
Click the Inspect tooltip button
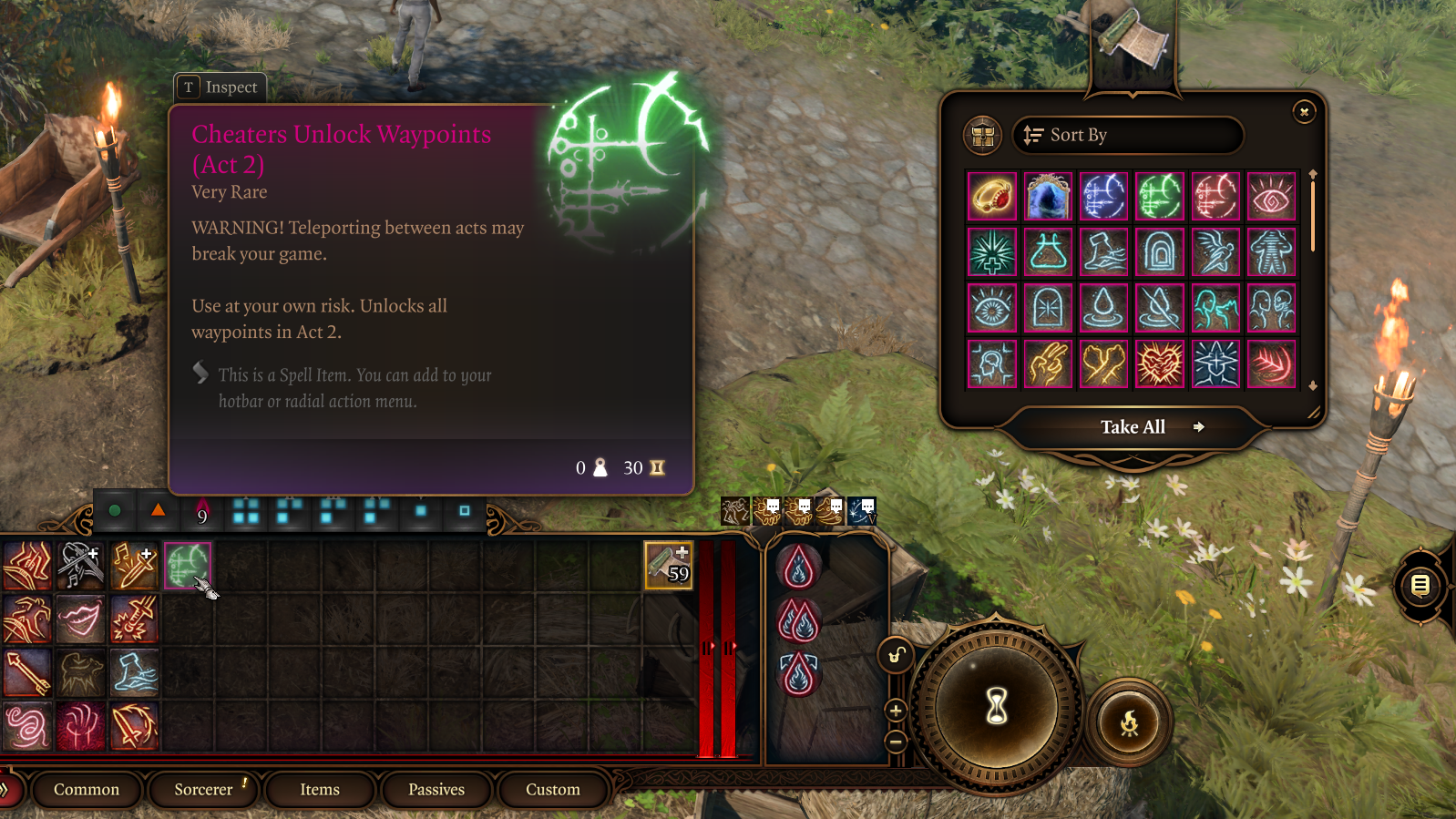click(x=220, y=87)
